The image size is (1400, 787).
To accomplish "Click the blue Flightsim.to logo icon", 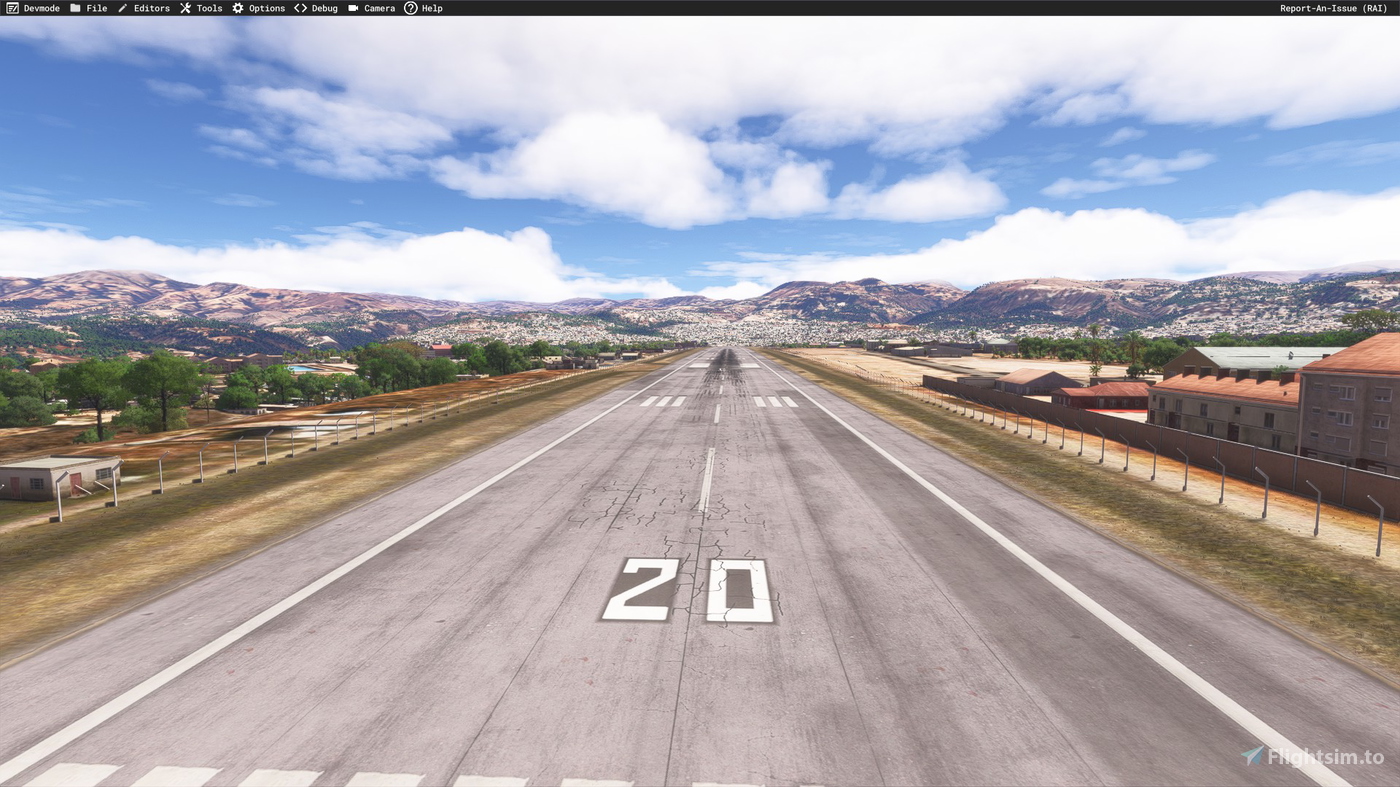I will tap(1251, 756).
